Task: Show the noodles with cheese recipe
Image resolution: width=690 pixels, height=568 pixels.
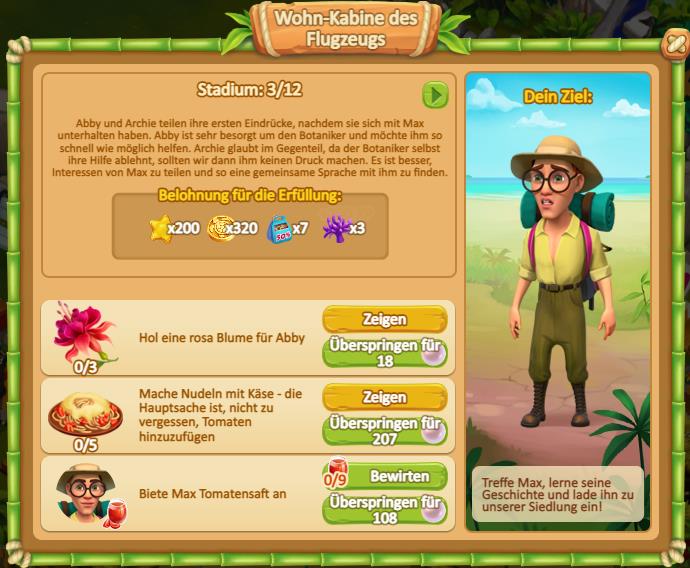Action: click(x=384, y=397)
